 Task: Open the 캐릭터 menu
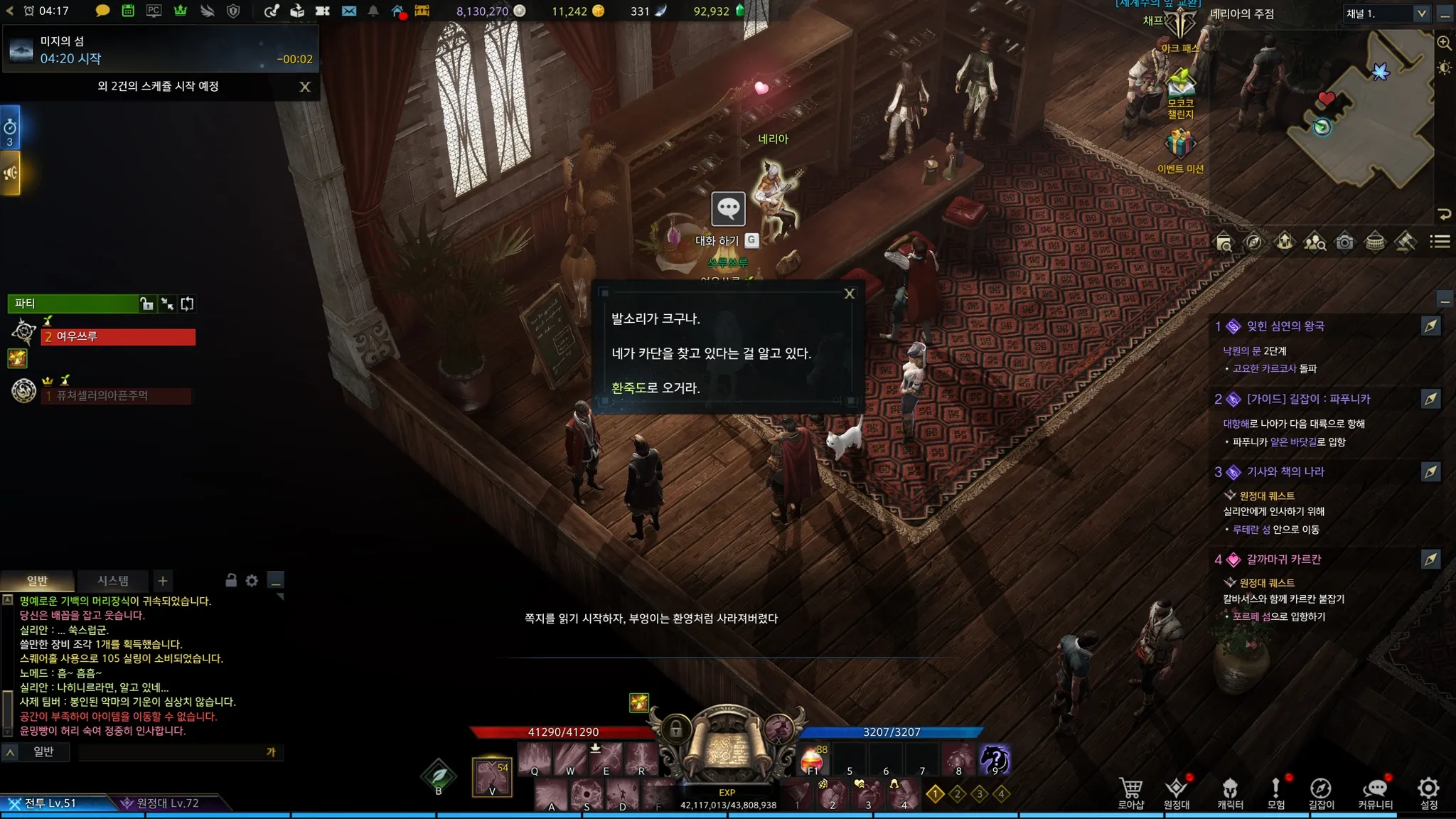[x=1230, y=792]
